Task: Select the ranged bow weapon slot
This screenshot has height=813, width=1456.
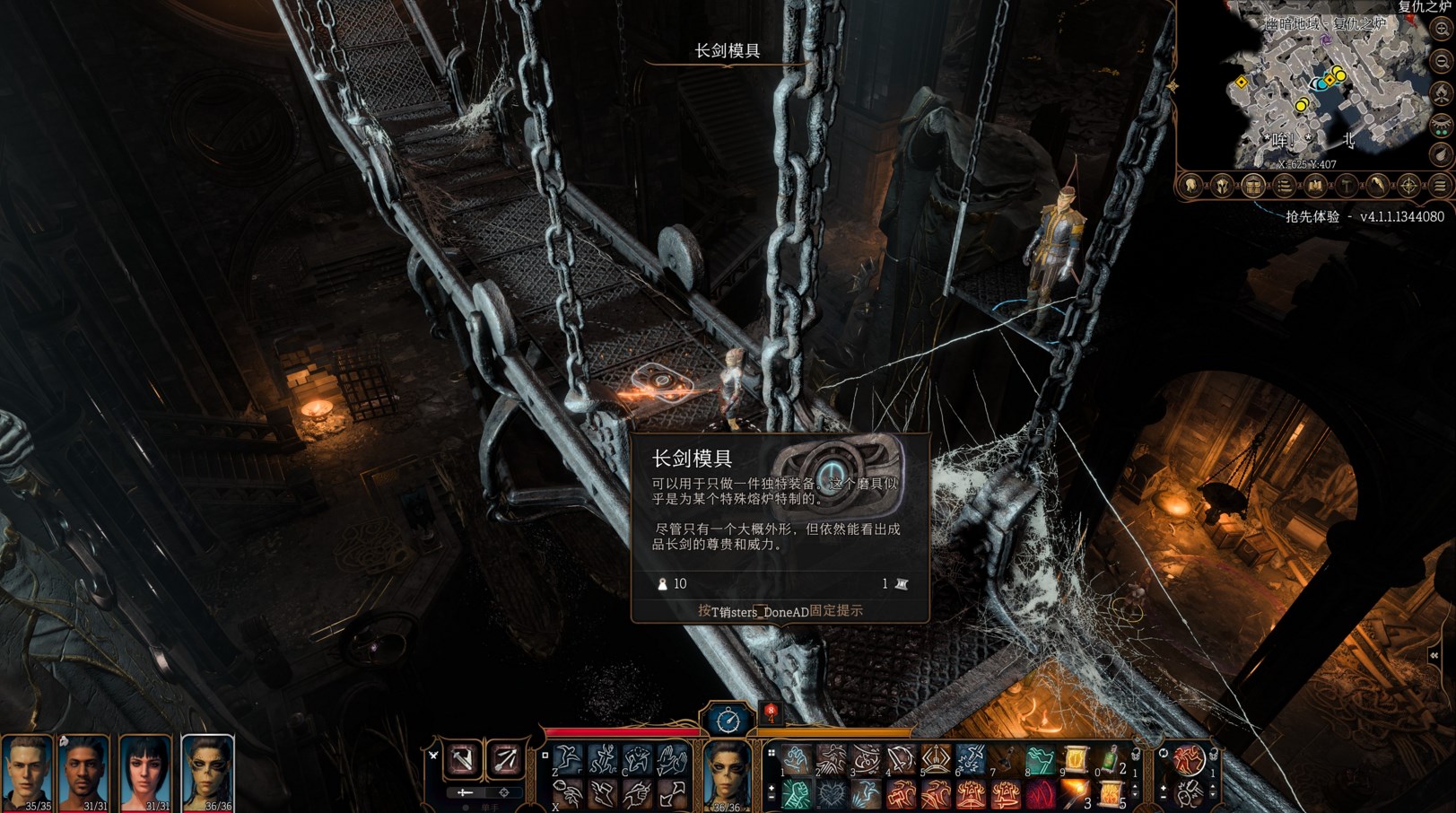Action: [x=505, y=759]
